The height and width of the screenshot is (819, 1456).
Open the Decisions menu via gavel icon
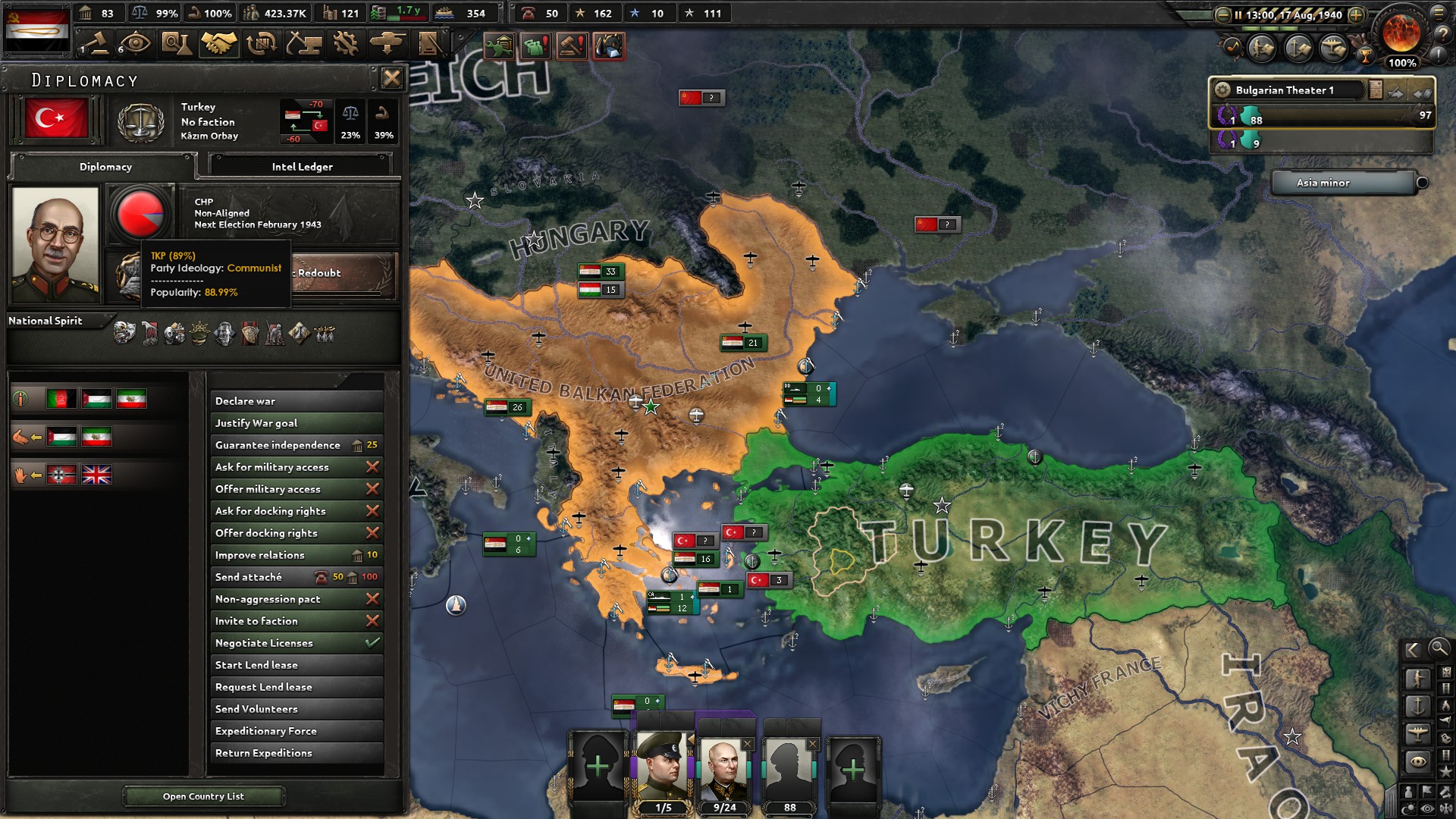point(99,43)
